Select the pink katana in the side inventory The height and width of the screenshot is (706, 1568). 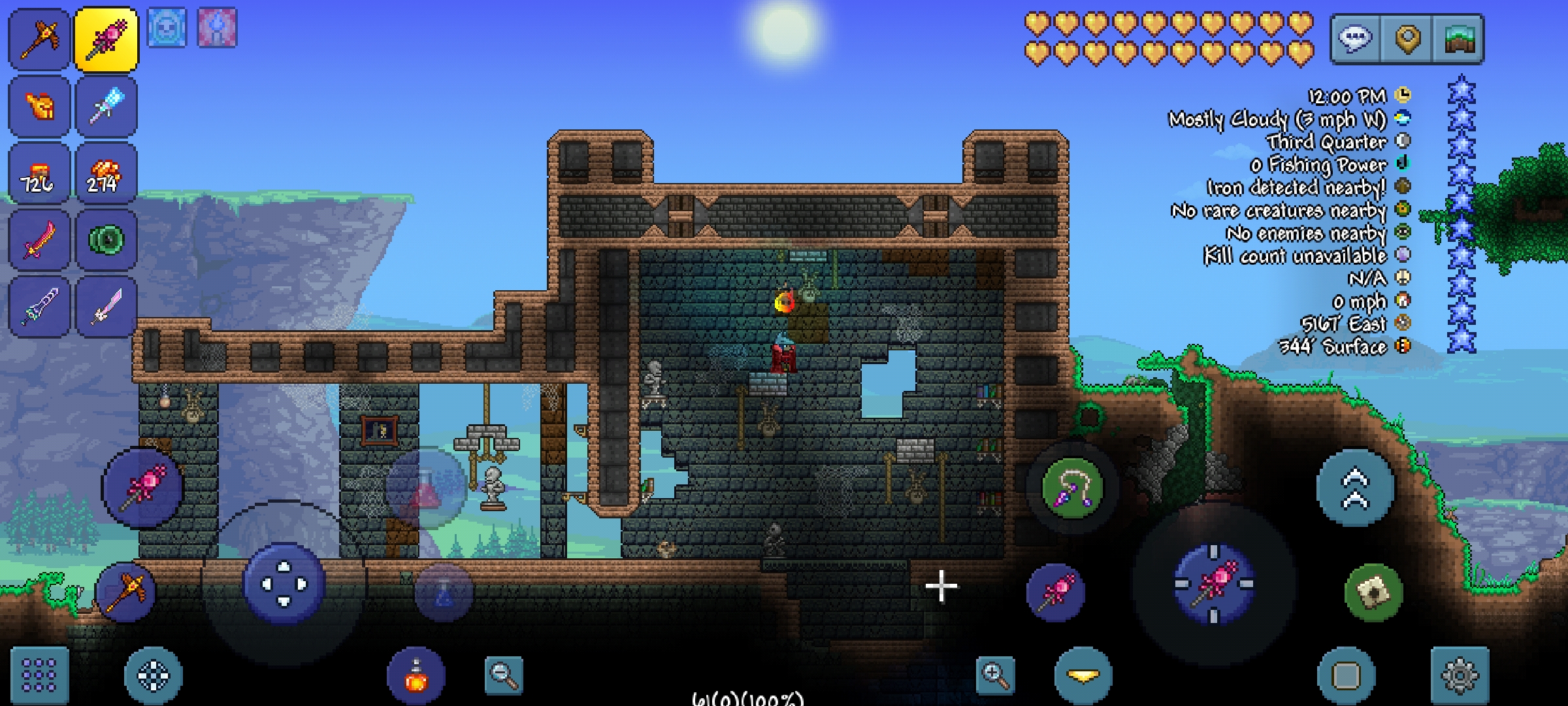pyautogui.click(x=107, y=305)
